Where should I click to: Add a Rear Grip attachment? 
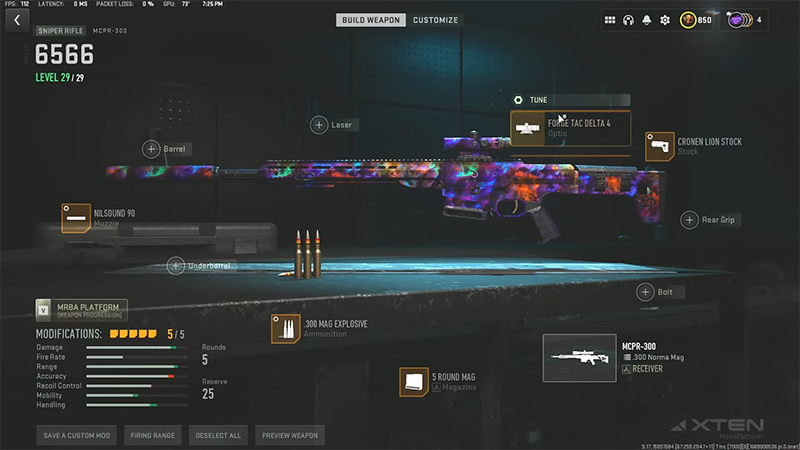(x=689, y=220)
